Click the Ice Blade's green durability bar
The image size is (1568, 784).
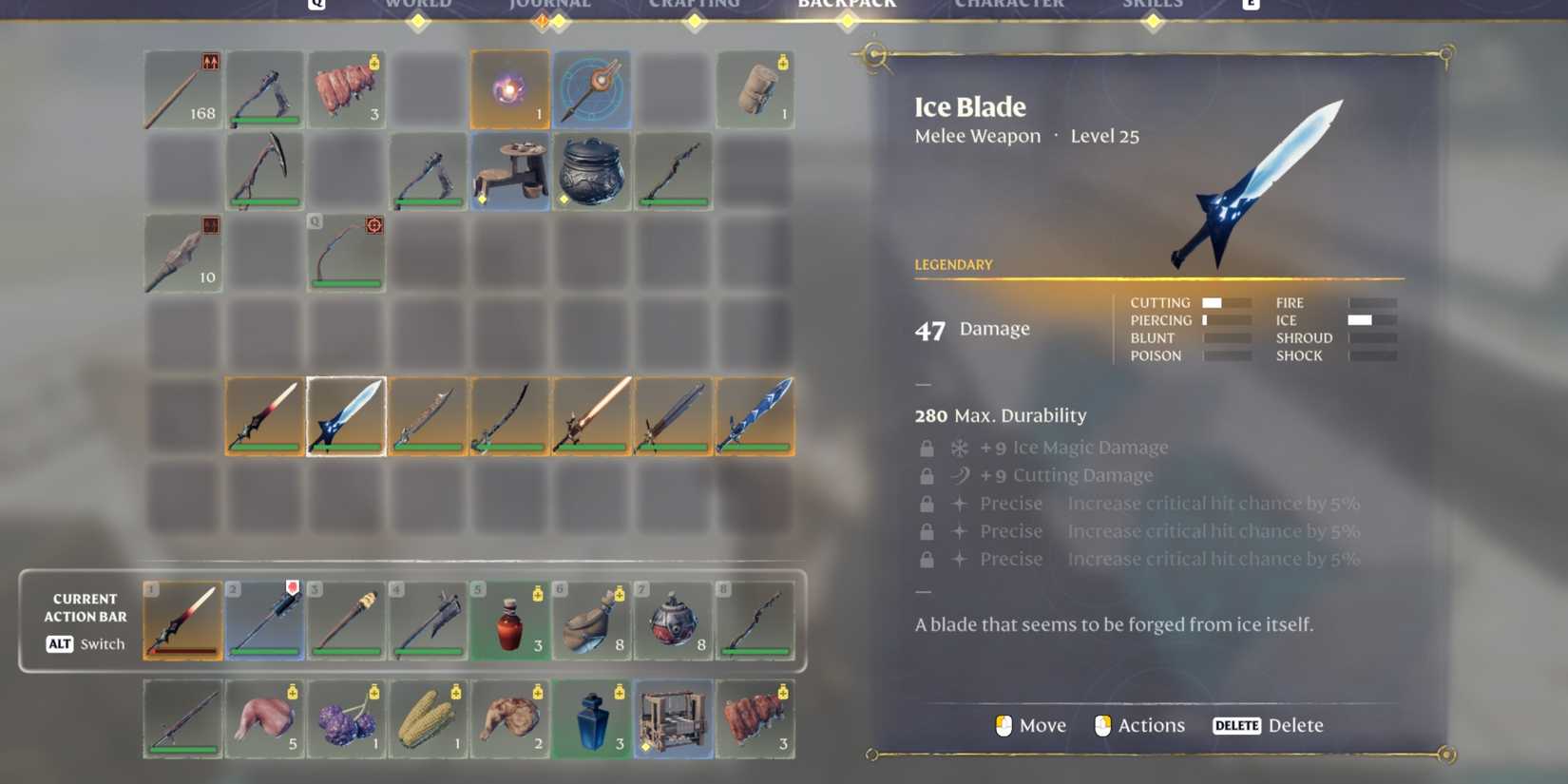345,447
